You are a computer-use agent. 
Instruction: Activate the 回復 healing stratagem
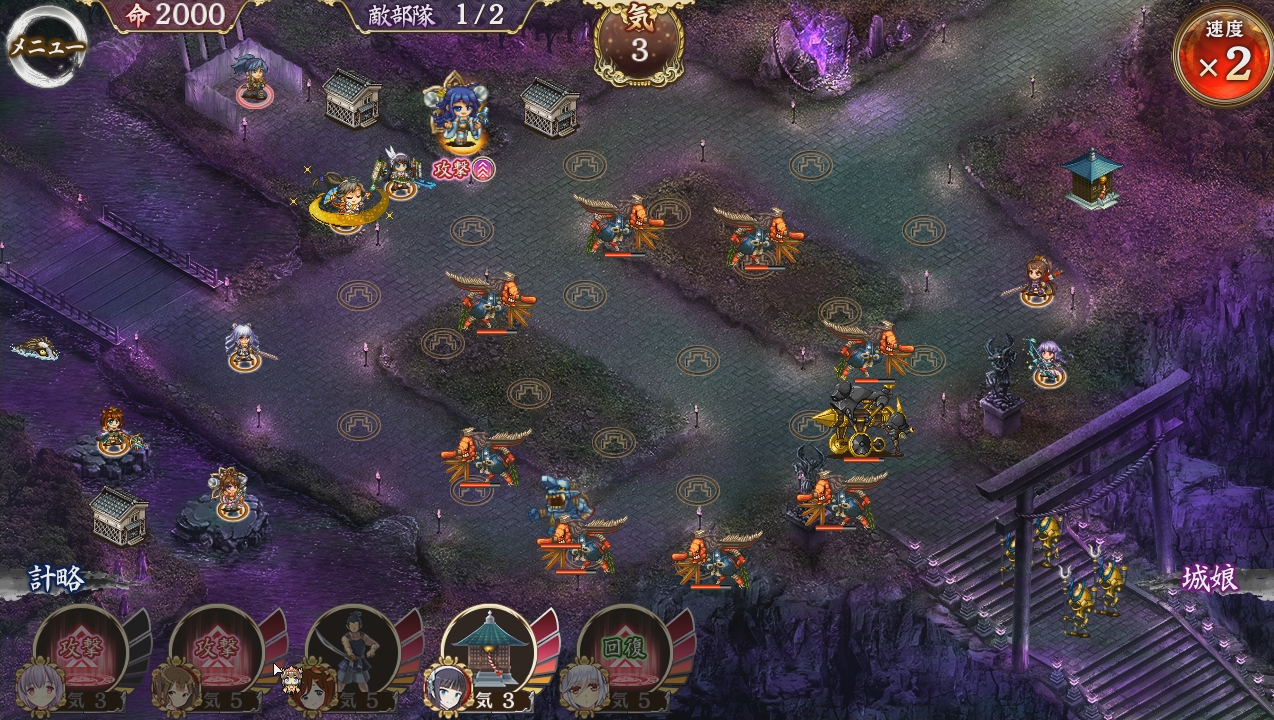pyautogui.click(x=624, y=650)
